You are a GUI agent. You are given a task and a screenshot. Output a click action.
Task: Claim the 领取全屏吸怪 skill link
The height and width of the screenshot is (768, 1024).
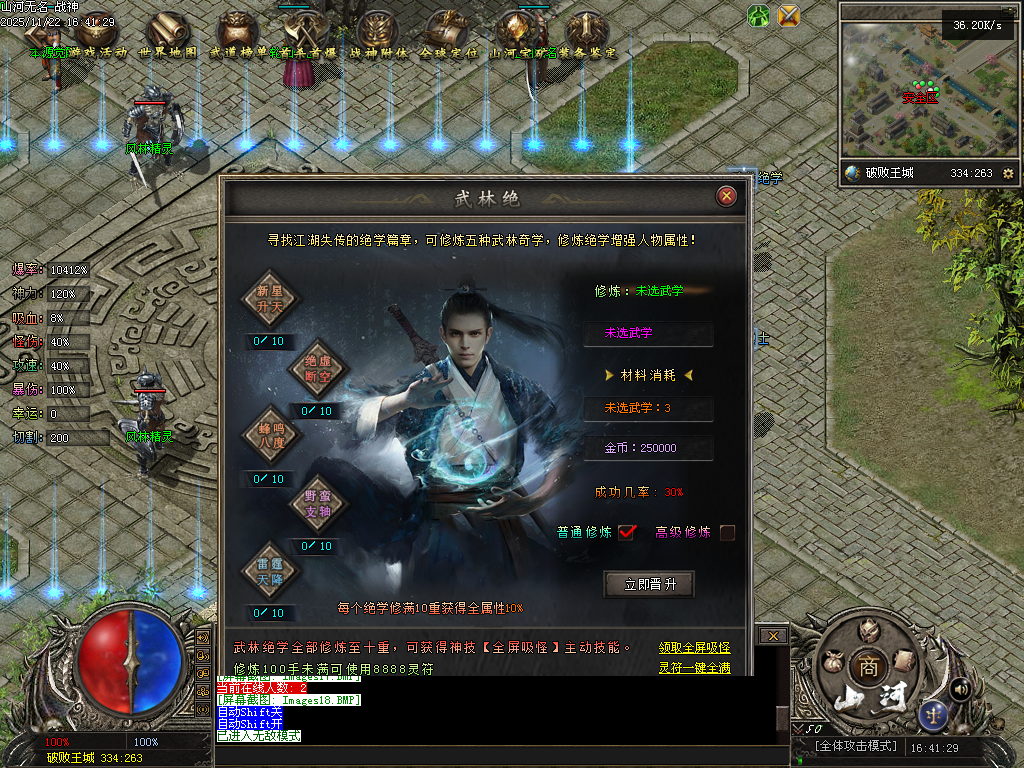(694, 648)
